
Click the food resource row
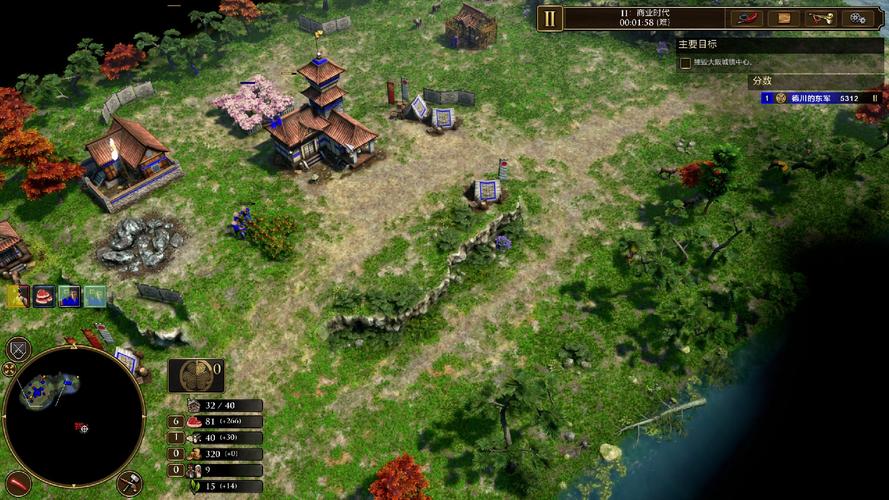[x=214, y=422]
